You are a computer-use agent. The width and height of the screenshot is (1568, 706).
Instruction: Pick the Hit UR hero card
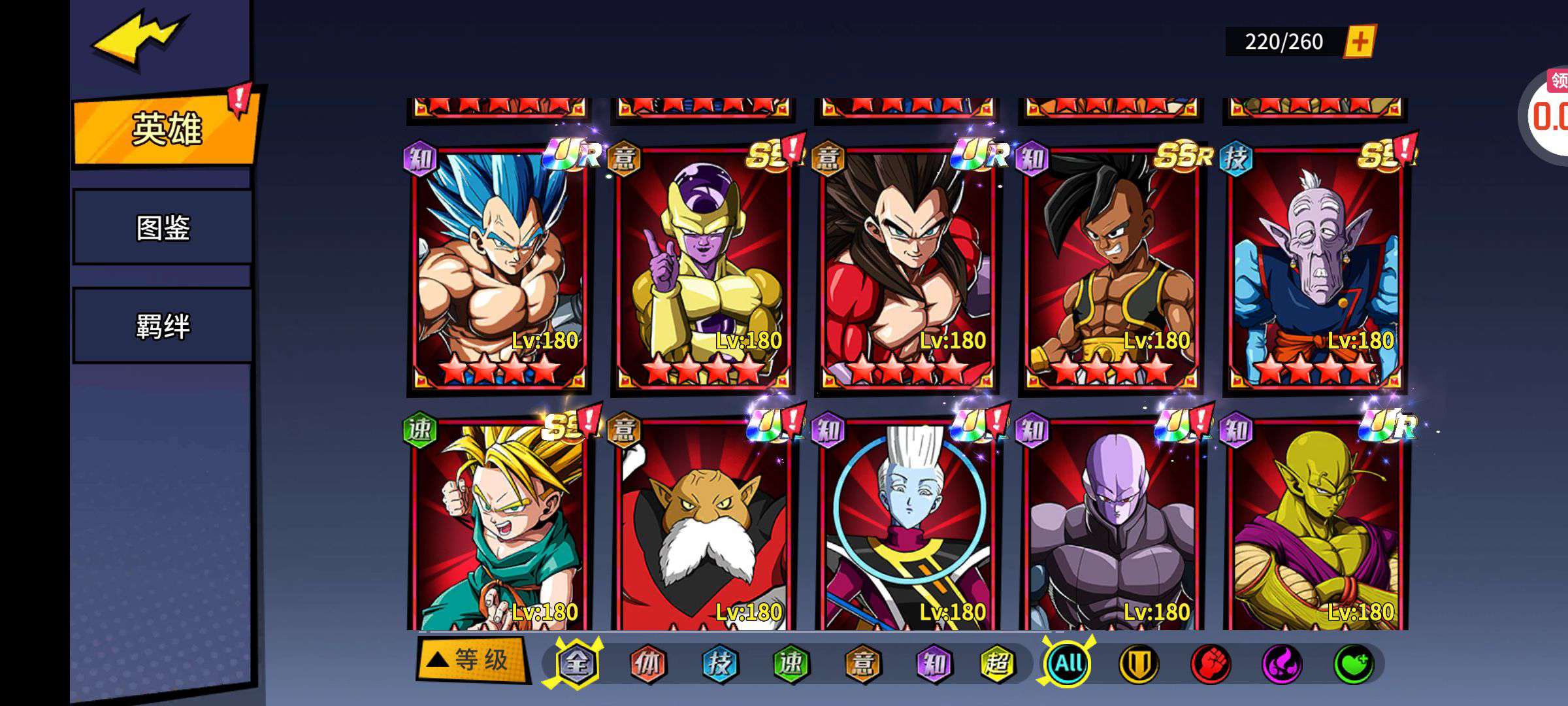pyautogui.click(x=1111, y=529)
